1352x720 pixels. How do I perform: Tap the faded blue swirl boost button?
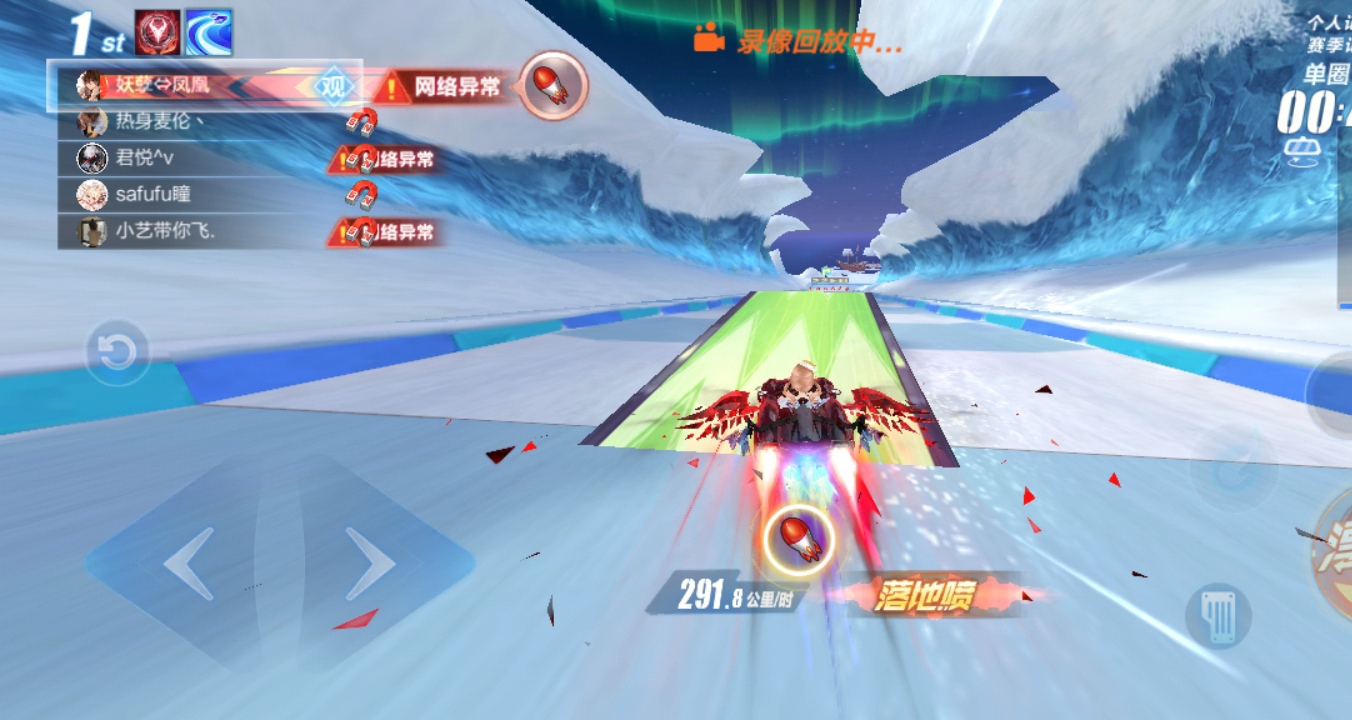pyautogui.click(x=1232, y=468)
